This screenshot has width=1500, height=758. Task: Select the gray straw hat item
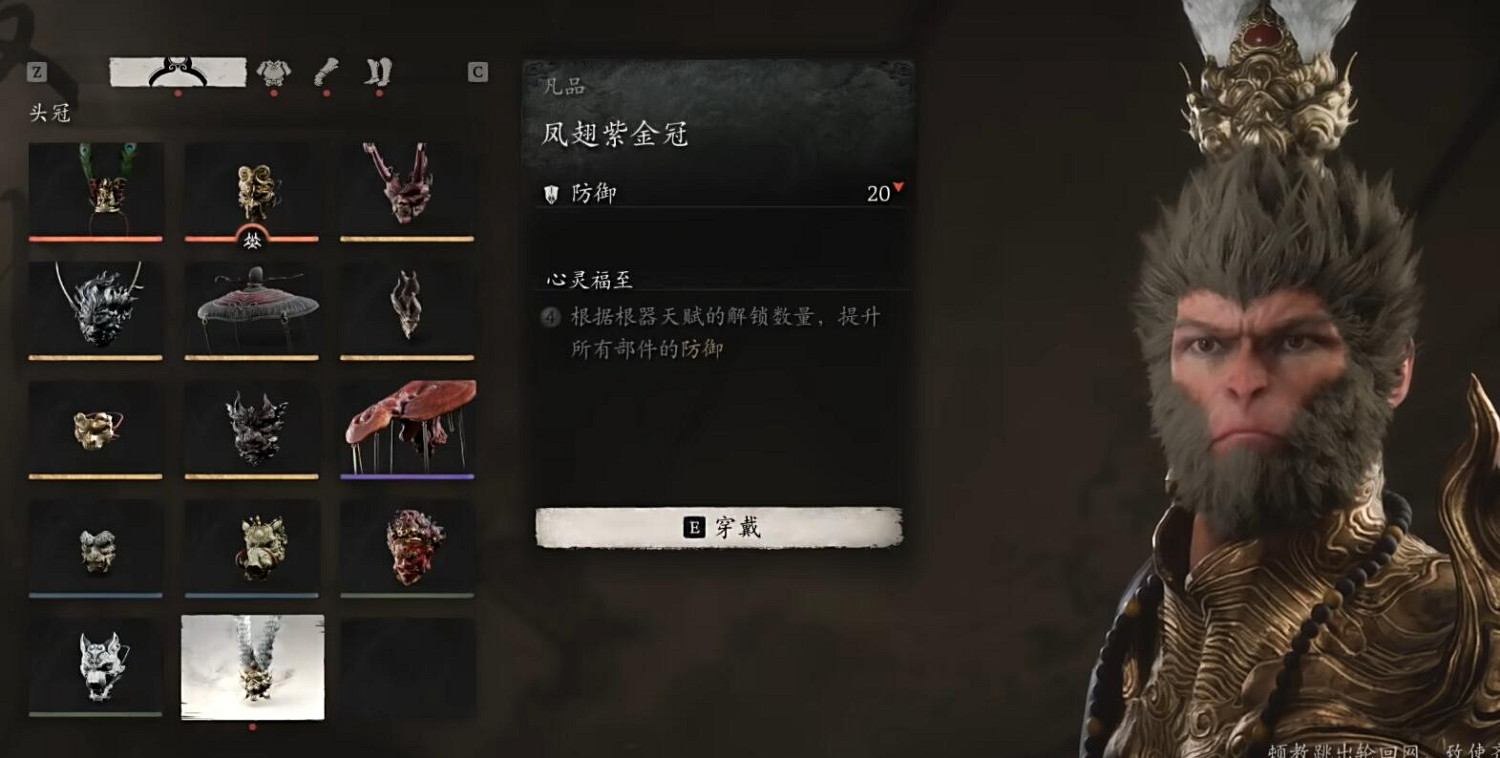251,305
